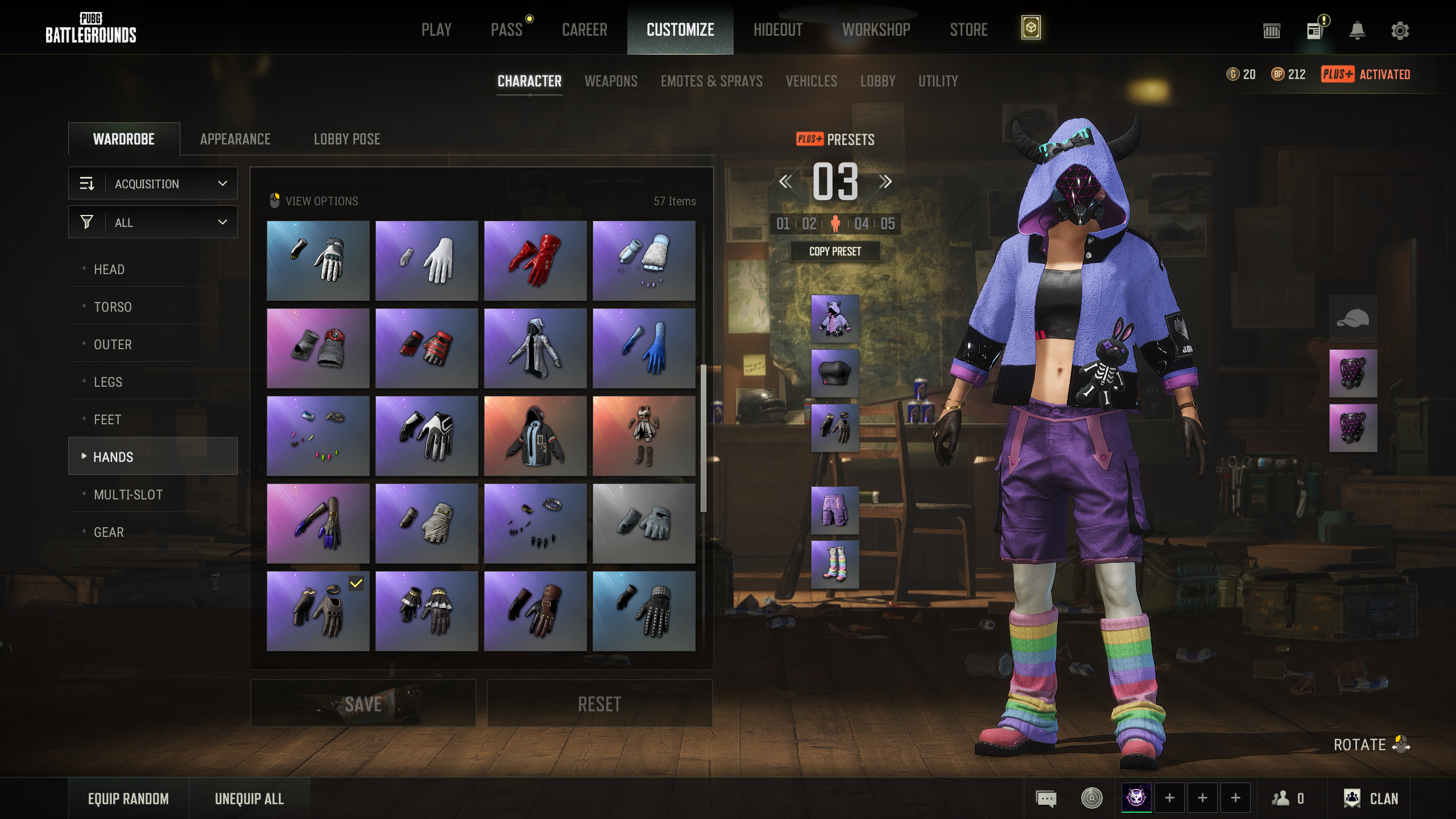Image resolution: width=1456 pixels, height=819 pixels.
Task: Pick the black studded gloves
Action: 644,611
